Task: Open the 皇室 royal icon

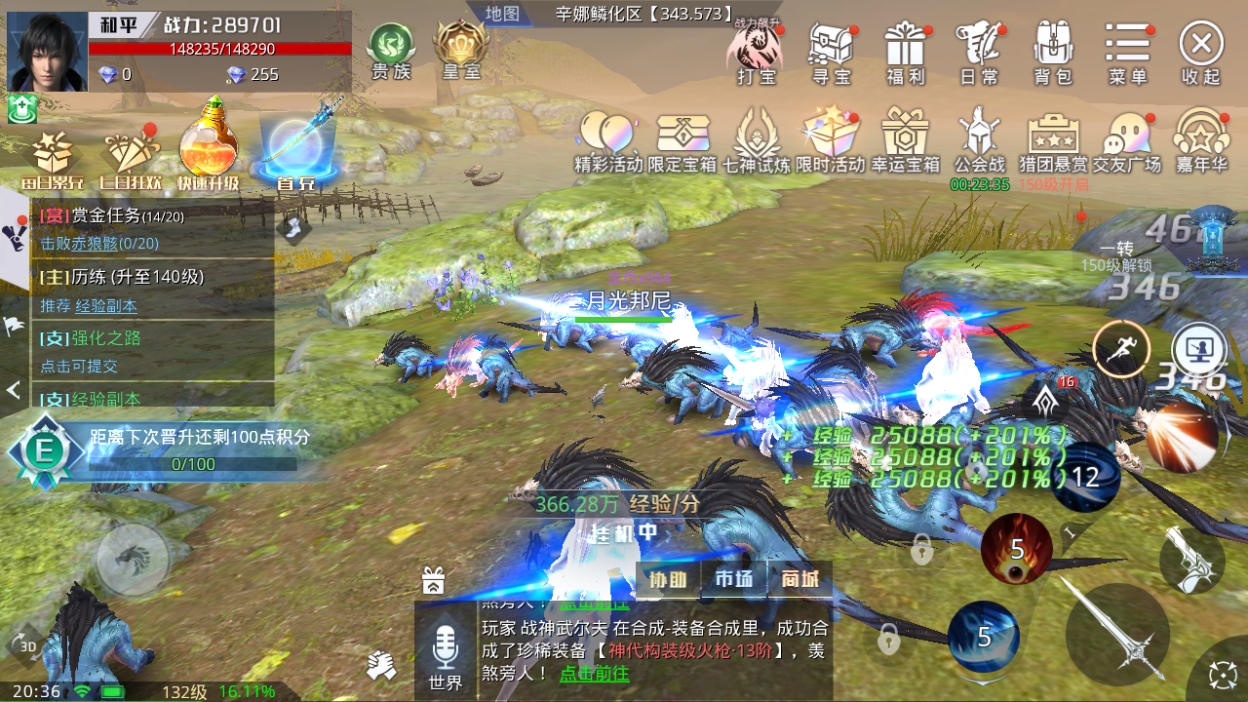Action: click(x=459, y=50)
